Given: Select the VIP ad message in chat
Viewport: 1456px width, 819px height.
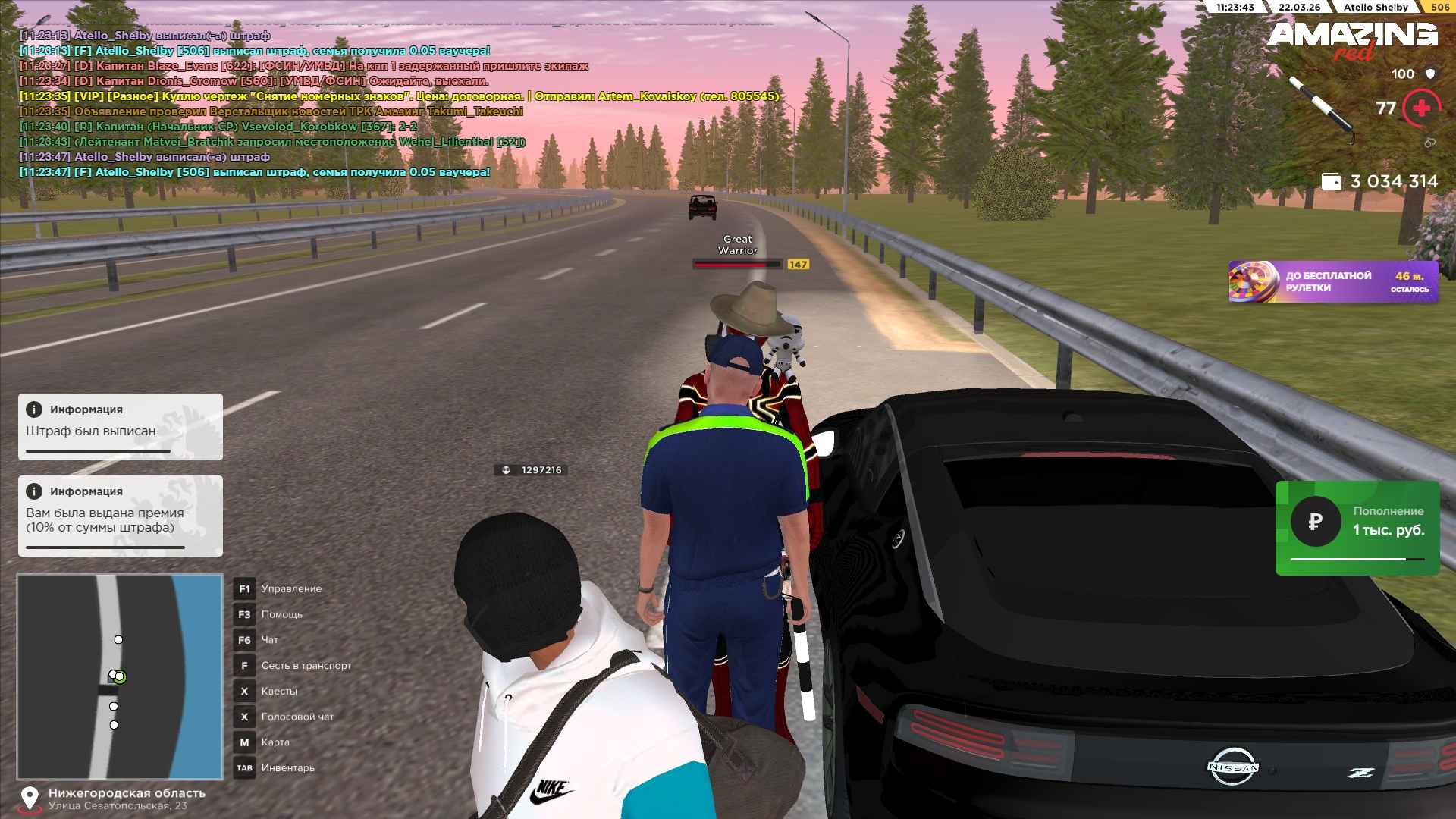Looking at the screenshot, I should (399, 96).
